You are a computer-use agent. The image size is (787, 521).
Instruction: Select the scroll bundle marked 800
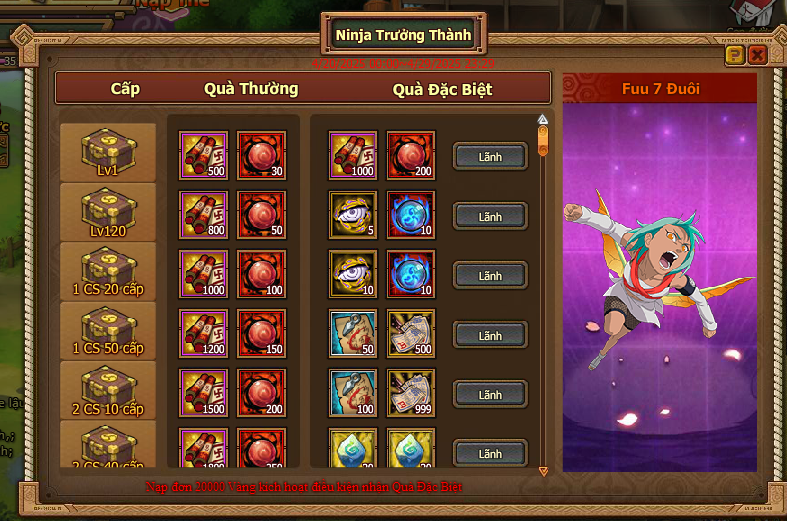click(x=203, y=216)
